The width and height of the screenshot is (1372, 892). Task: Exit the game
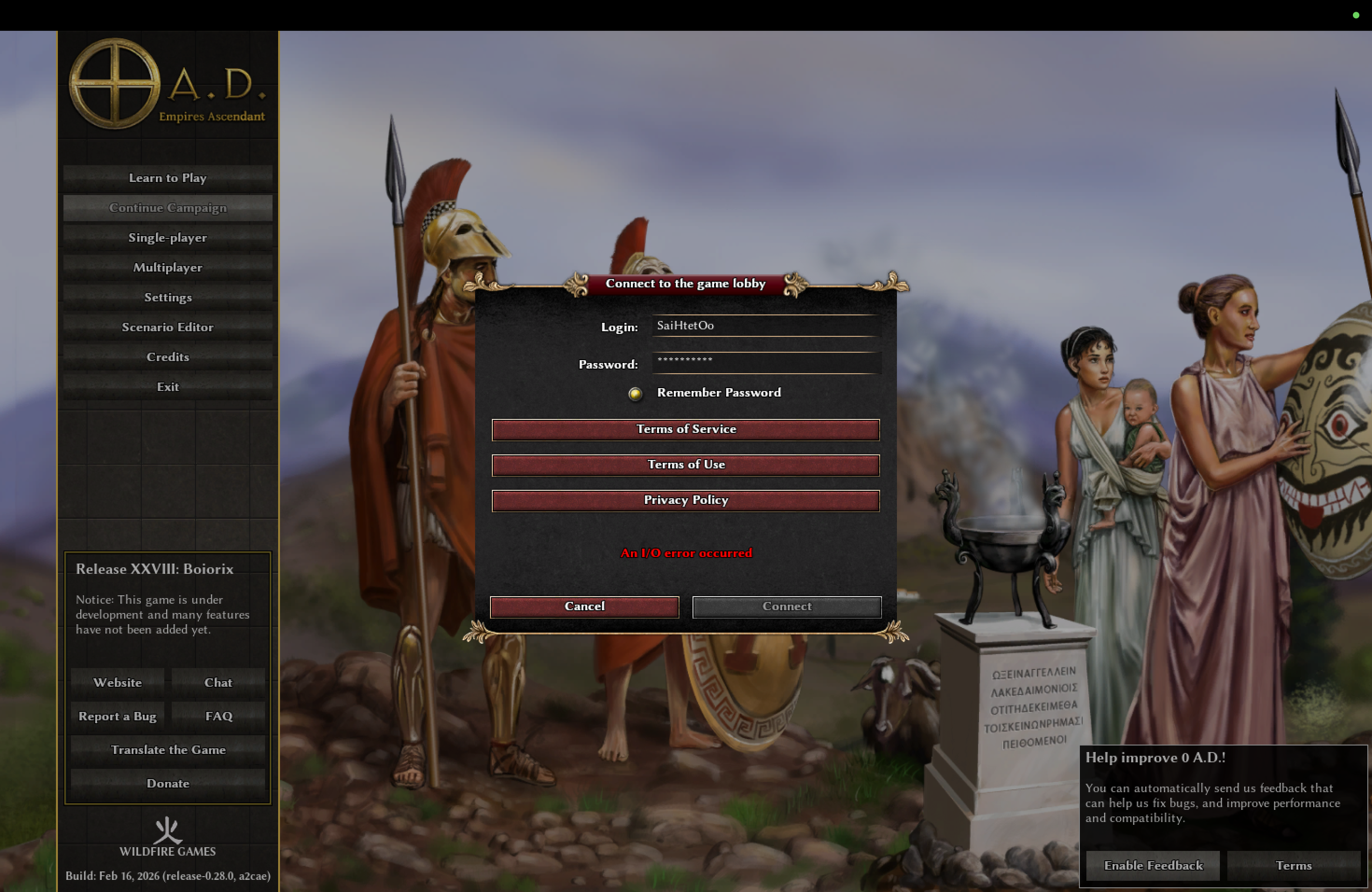(168, 387)
